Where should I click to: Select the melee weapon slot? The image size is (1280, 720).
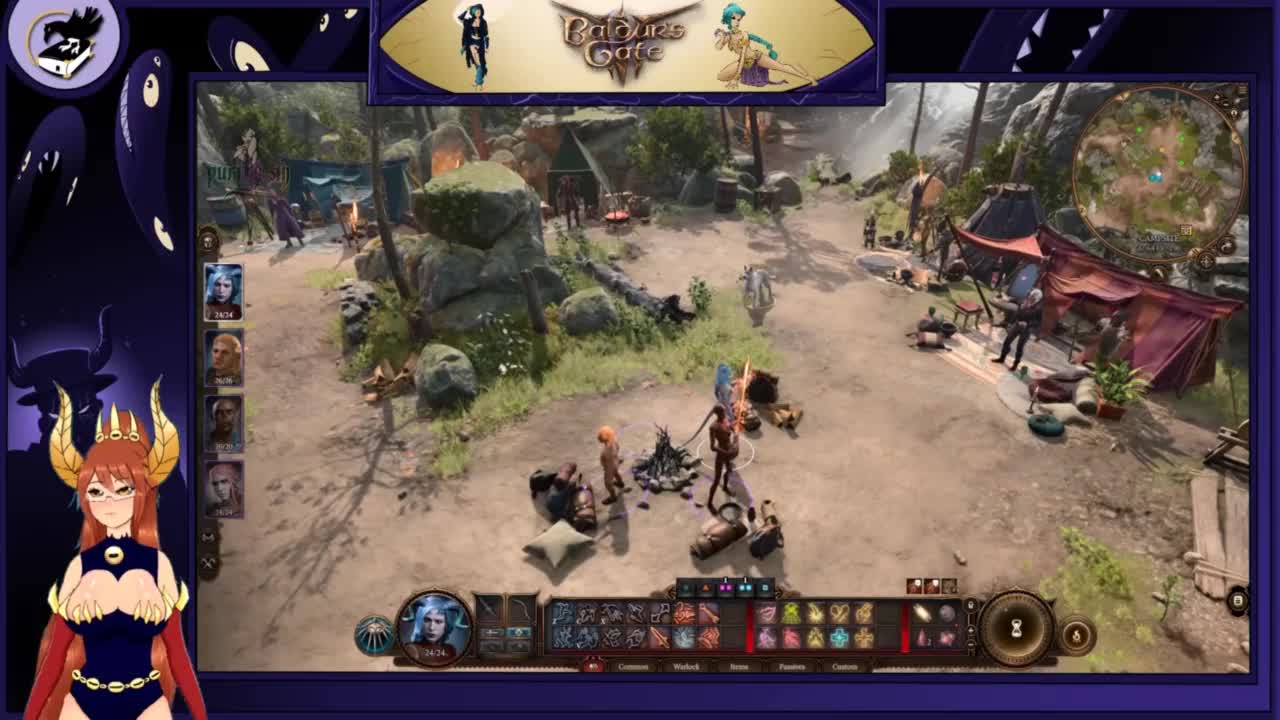click(x=489, y=609)
